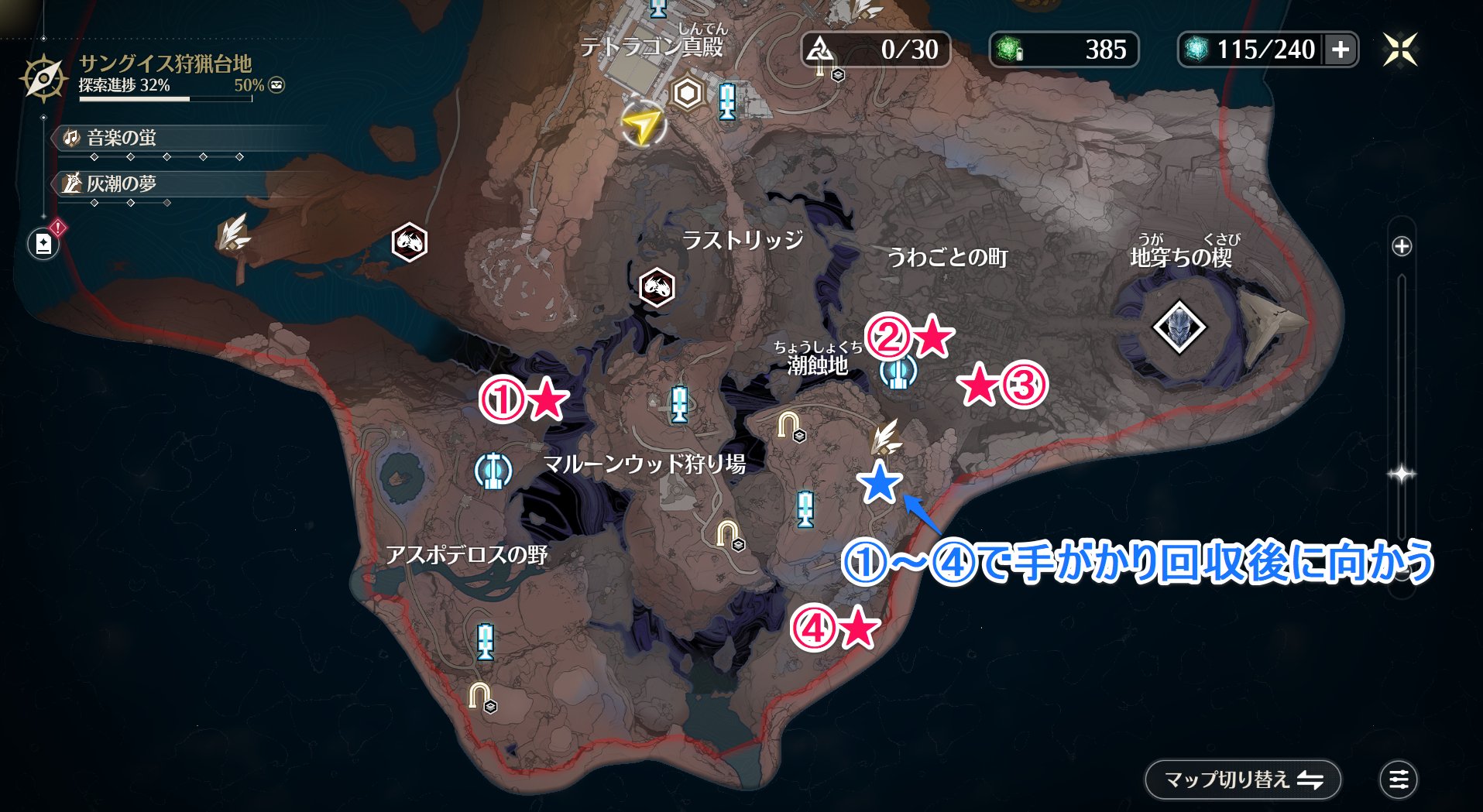Screen dimensions: 1483x812
Task: Select the teleport marker beside the hexagon icon
Action: tap(726, 101)
